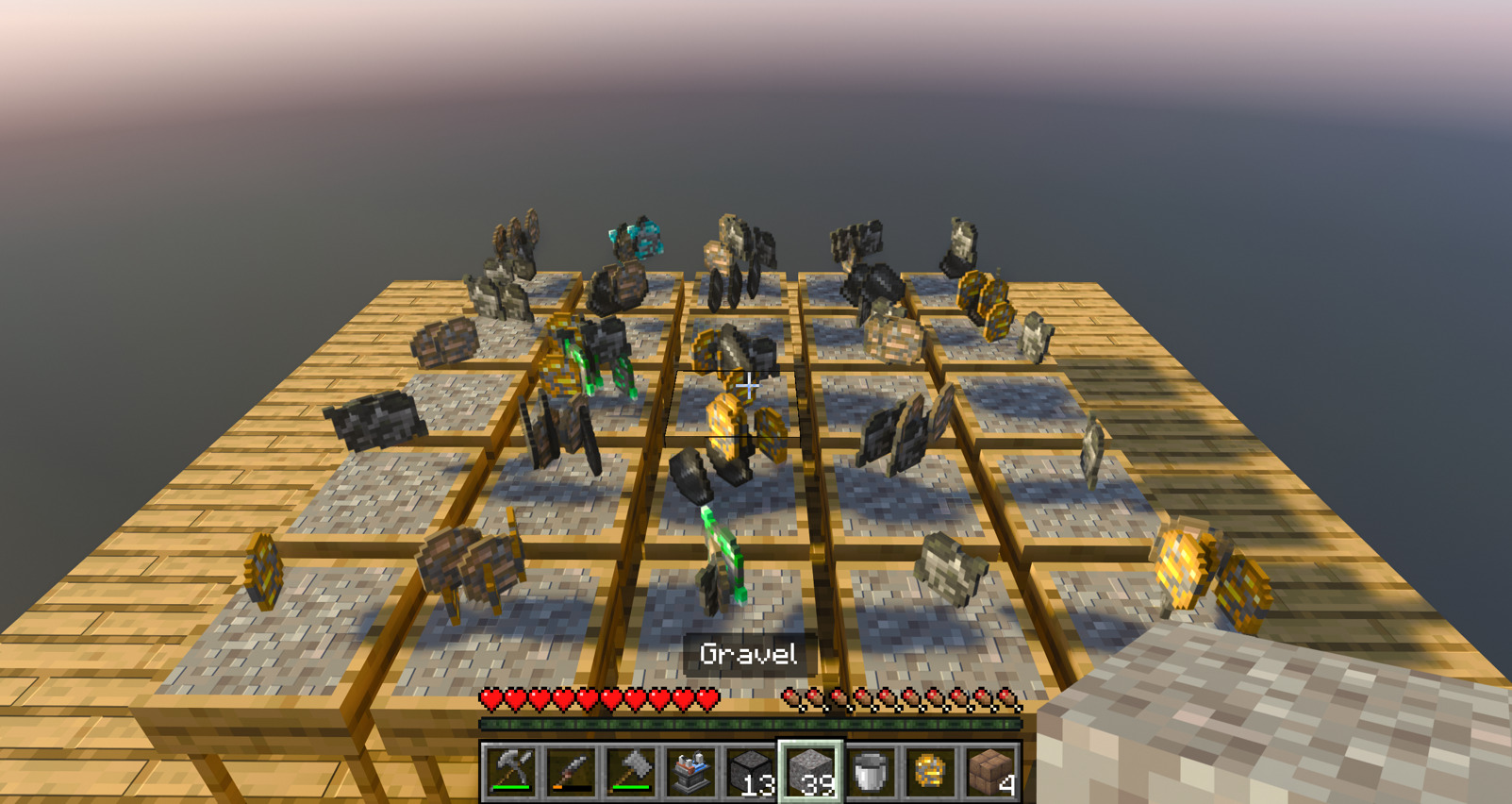Image resolution: width=1512 pixels, height=804 pixels.
Task: Select the brown brick stack of 4
Action: coord(990,770)
